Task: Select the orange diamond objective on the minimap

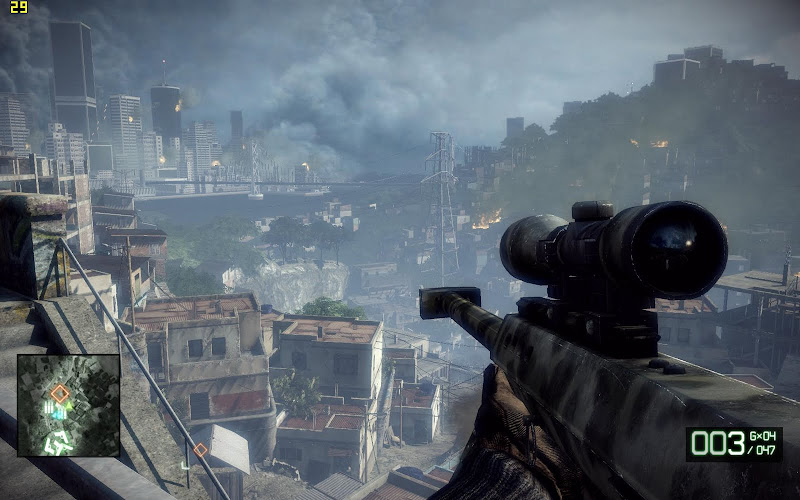Action: point(60,394)
